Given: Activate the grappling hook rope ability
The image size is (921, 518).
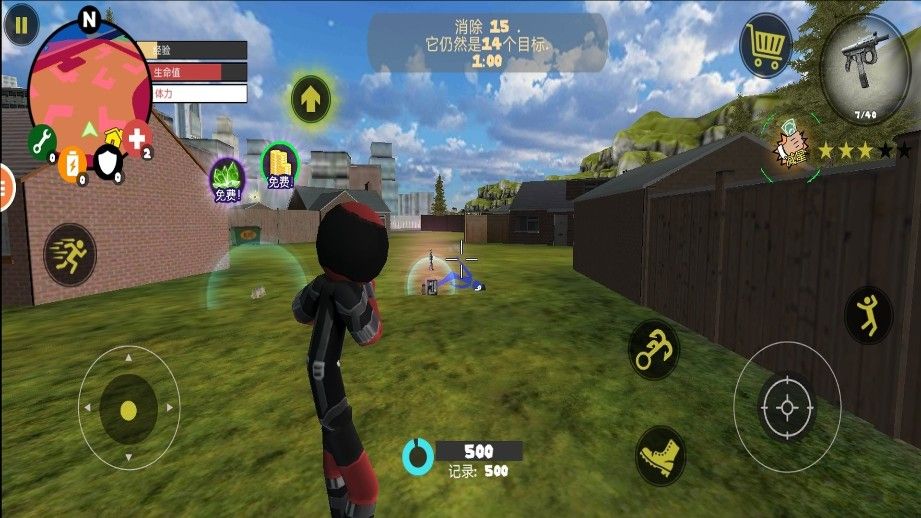Looking at the screenshot, I should [x=655, y=349].
